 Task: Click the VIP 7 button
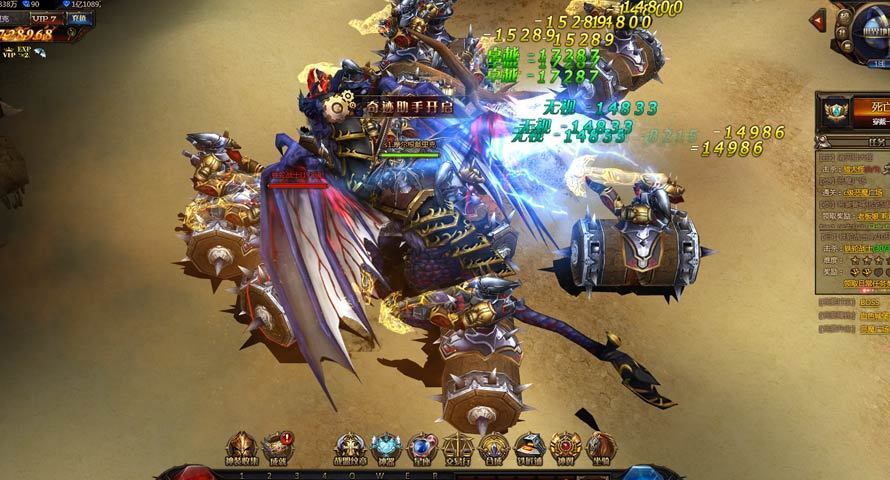point(43,19)
